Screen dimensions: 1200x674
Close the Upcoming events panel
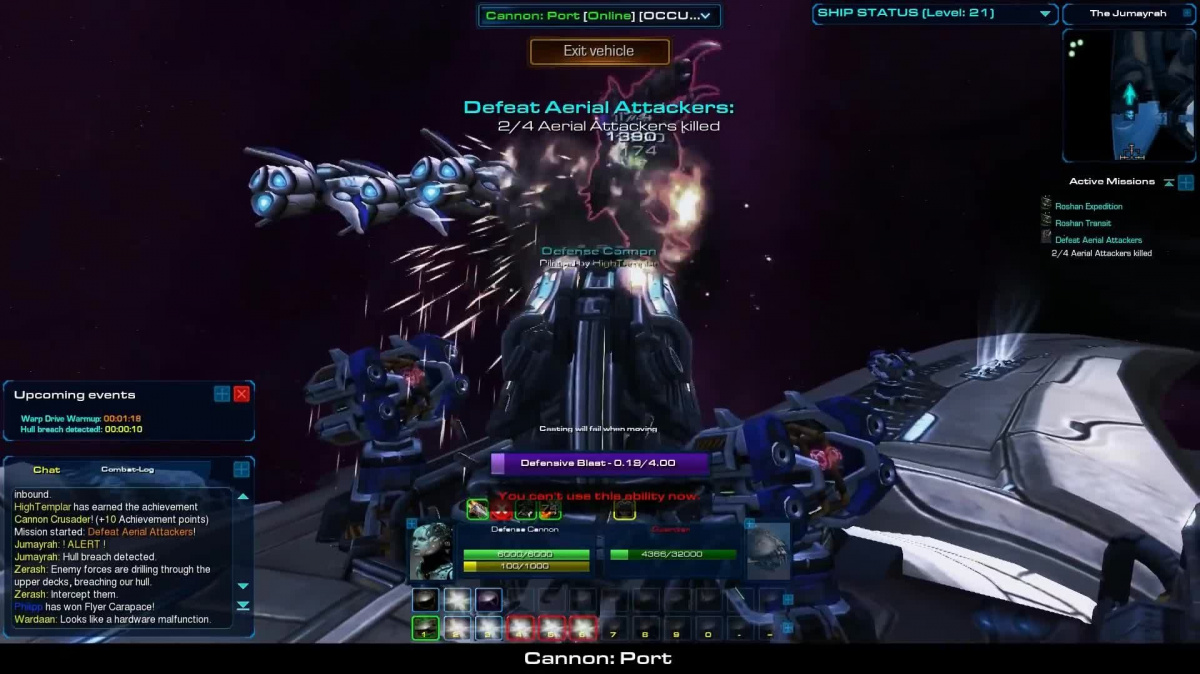click(241, 394)
